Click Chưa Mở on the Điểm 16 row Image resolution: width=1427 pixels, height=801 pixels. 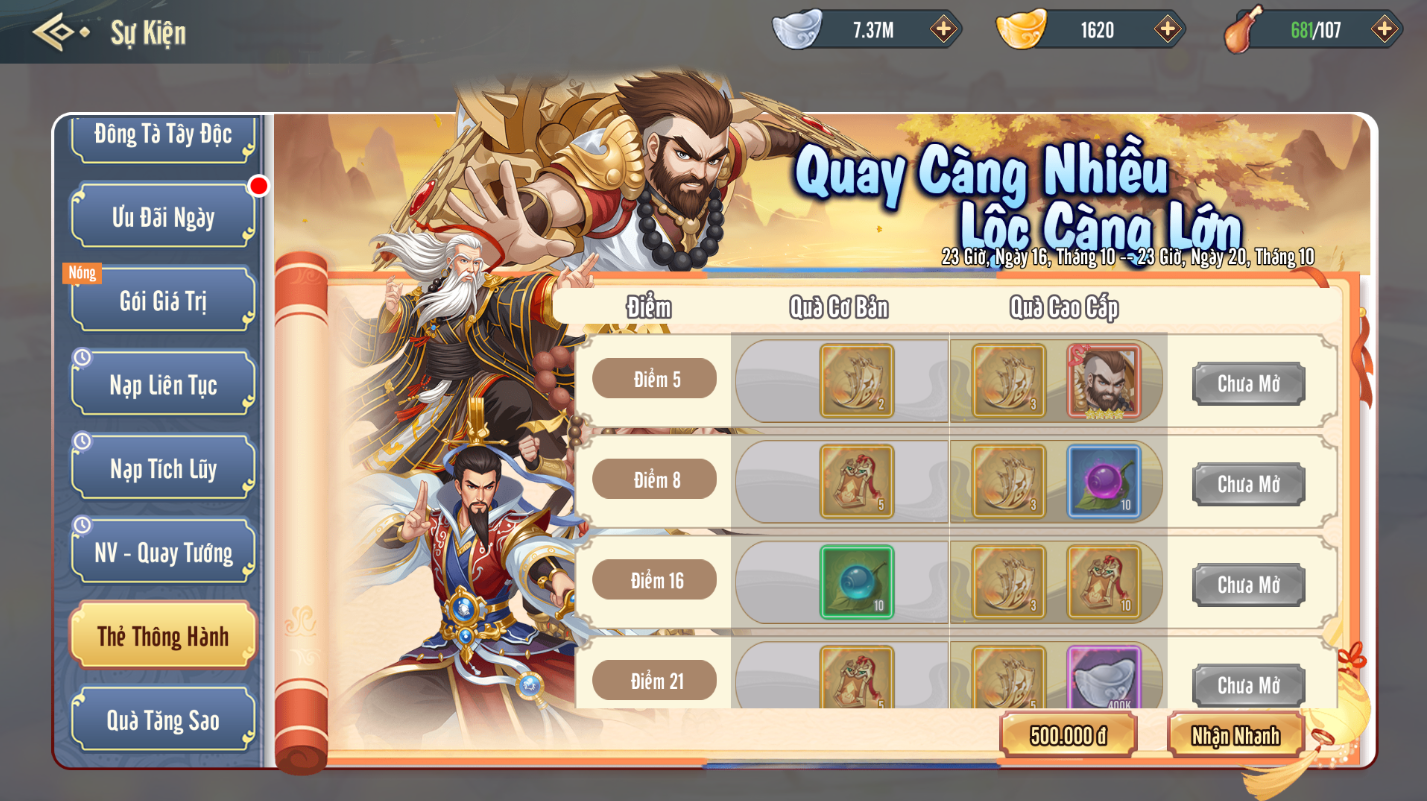pos(1248,585)
